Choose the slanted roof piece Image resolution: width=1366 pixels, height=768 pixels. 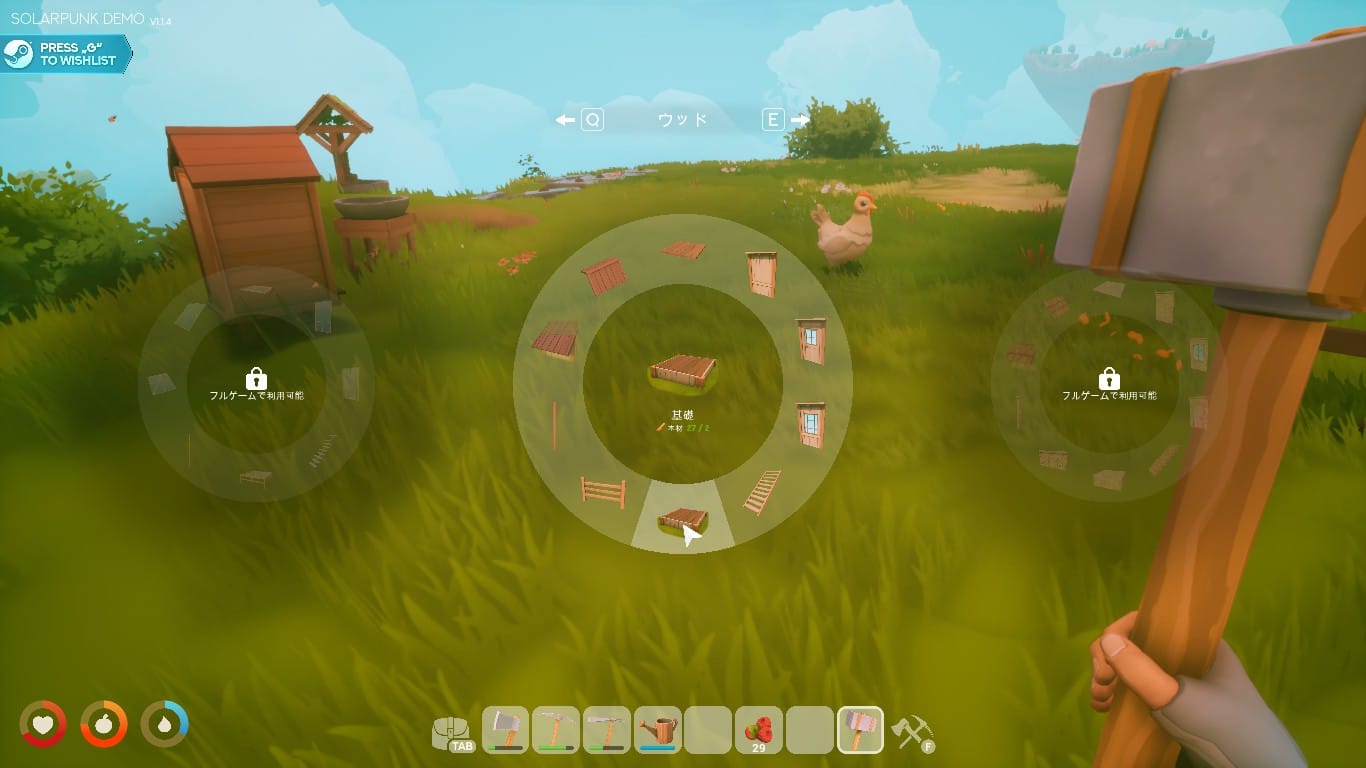pos(555,340)
